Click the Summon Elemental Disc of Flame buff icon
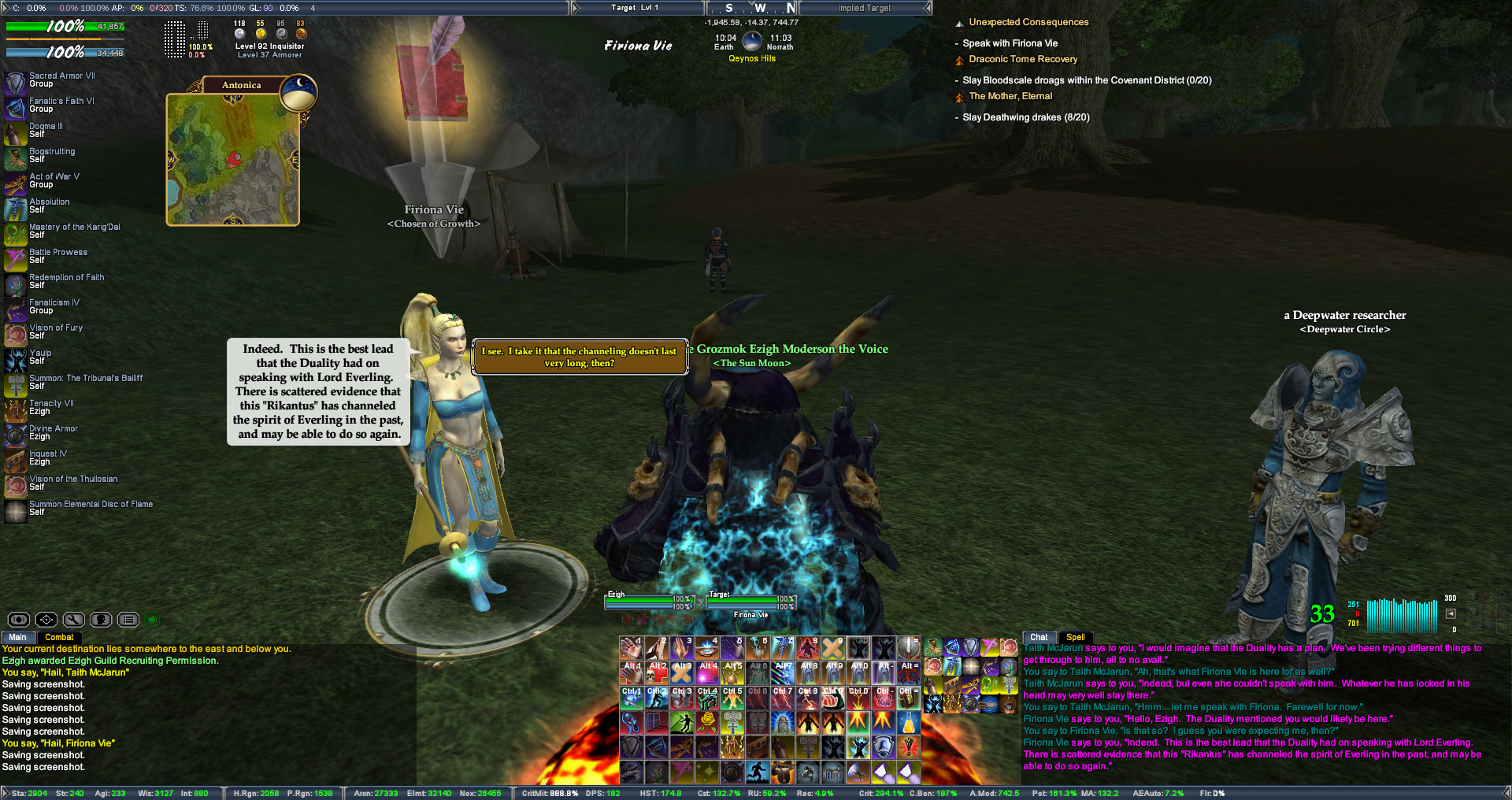This screenshot has width=1512, height=800. pos(16,510)
